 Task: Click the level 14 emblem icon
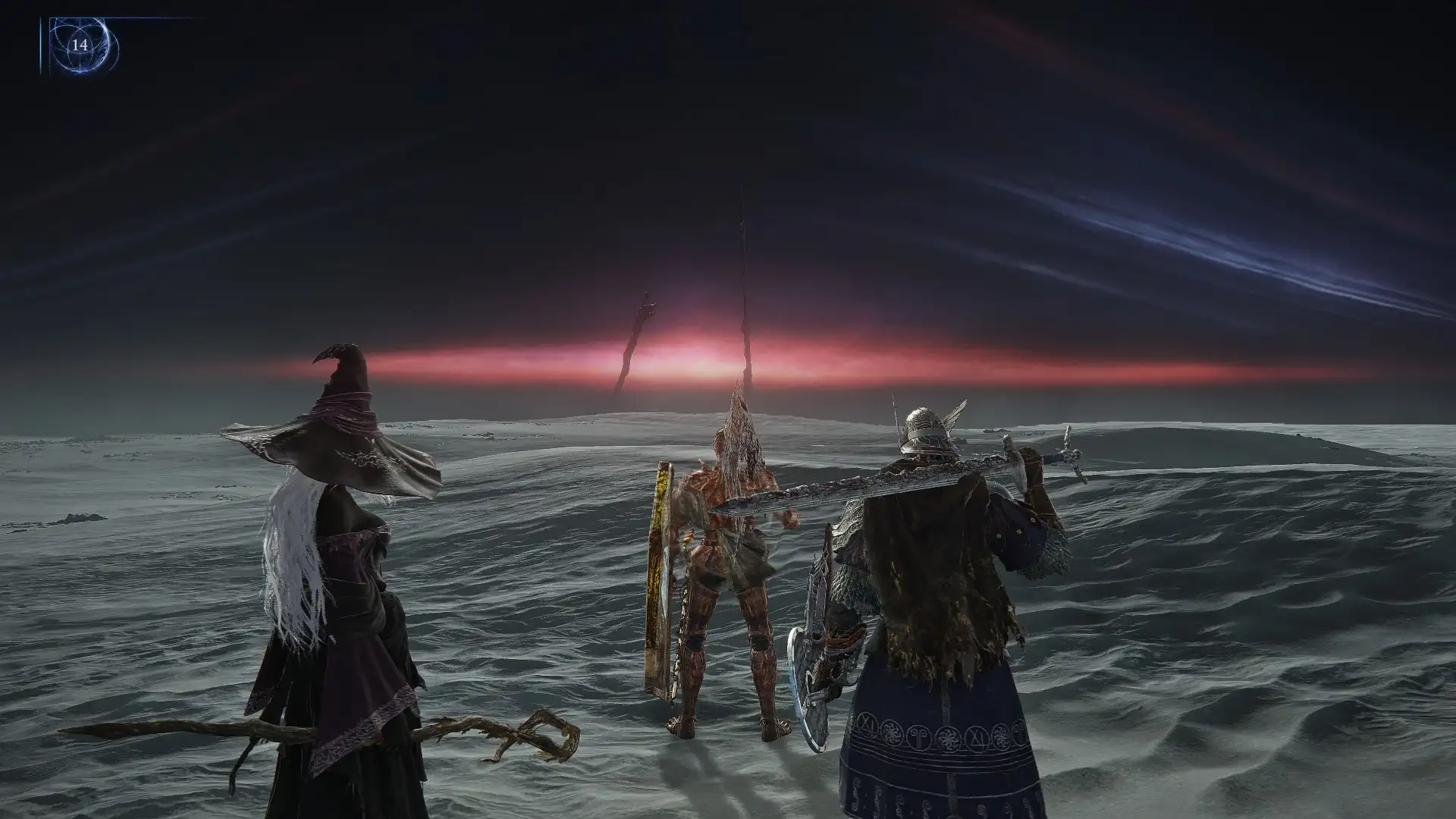point(80,45)
